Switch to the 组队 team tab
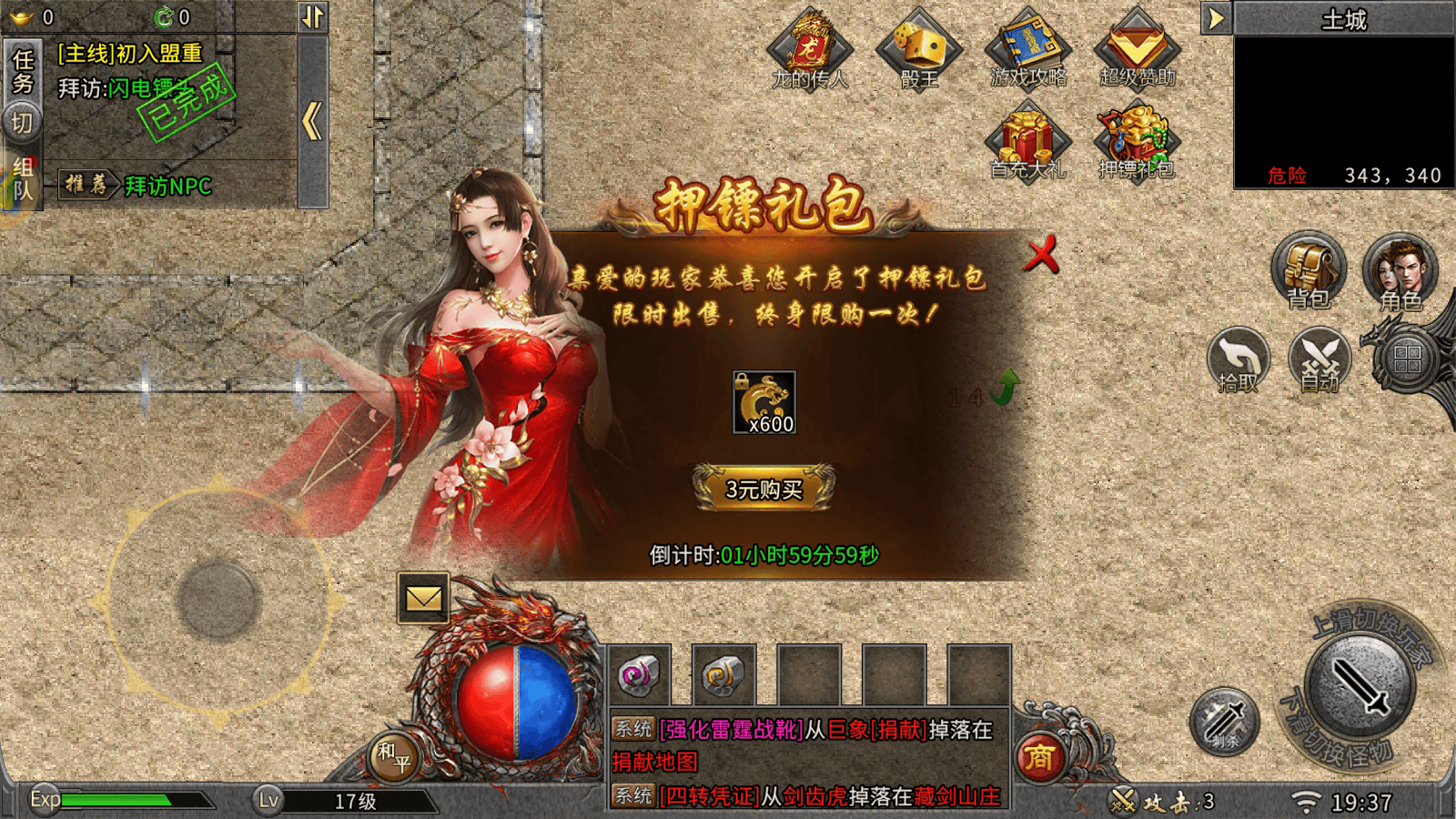This screenshot has height=819, width=1456. pos(23,177)
